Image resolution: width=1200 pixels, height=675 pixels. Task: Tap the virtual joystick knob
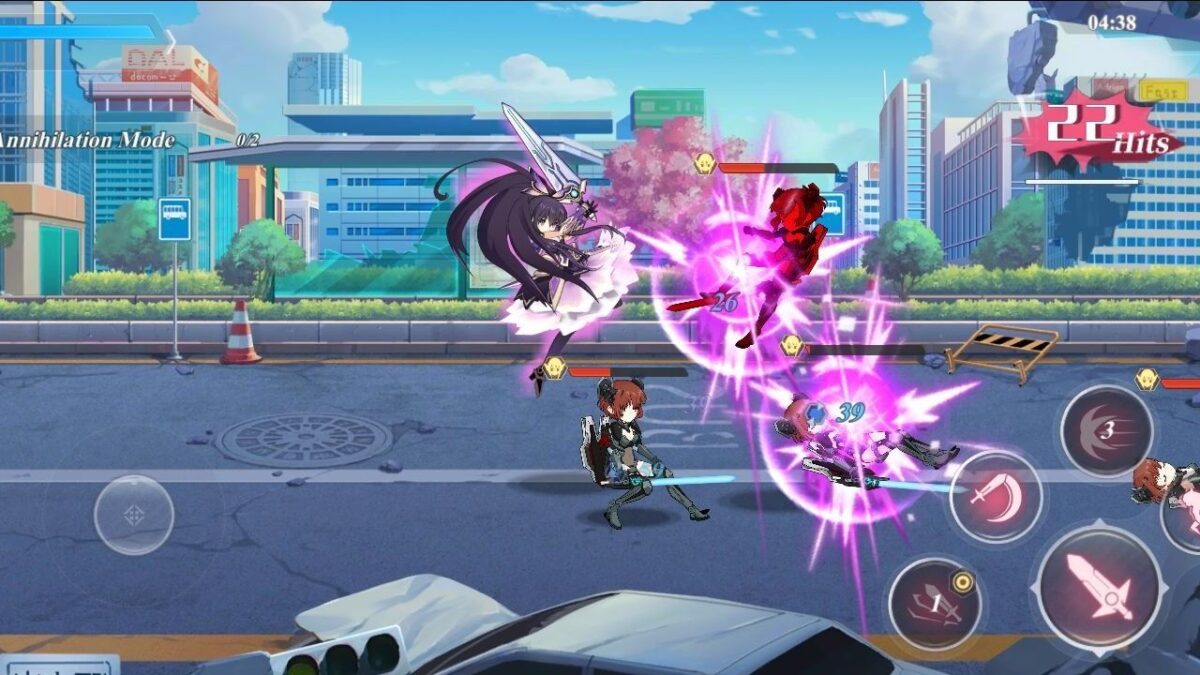pyautogui.click(x=134, y=515)
